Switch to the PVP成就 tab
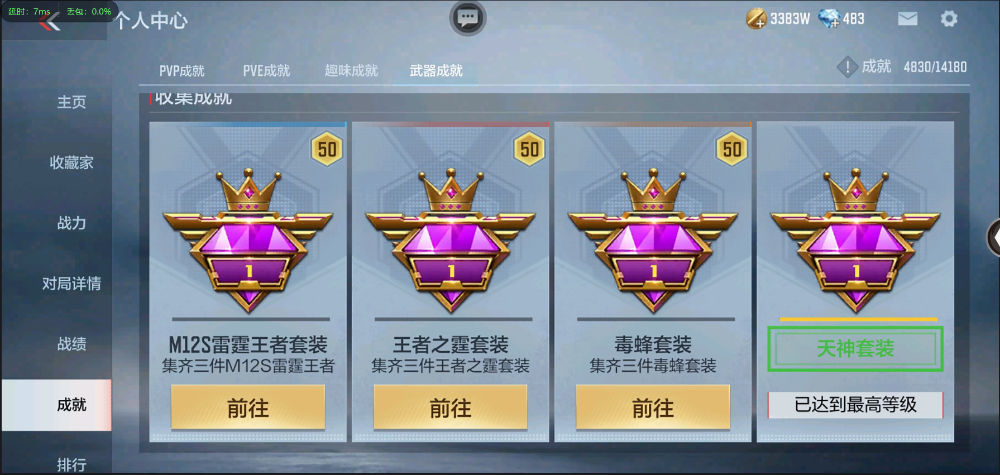This screenshot has width=1000, height=475. tap(182, 71)
